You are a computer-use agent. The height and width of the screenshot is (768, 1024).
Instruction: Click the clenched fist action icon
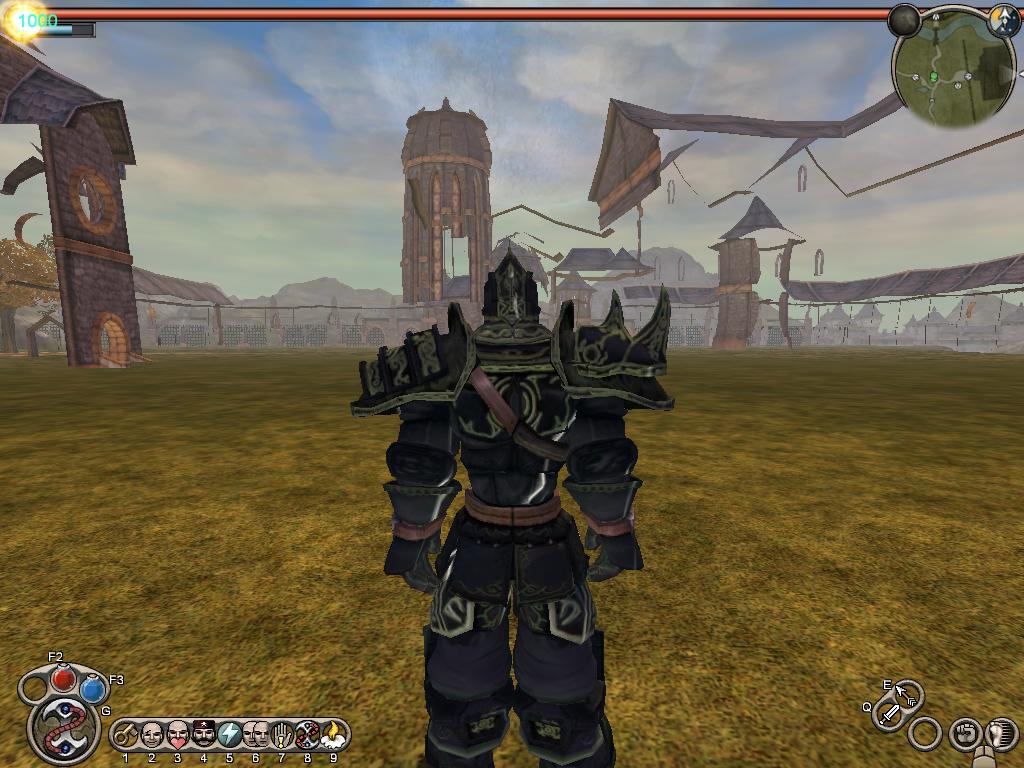click(964, 734)
